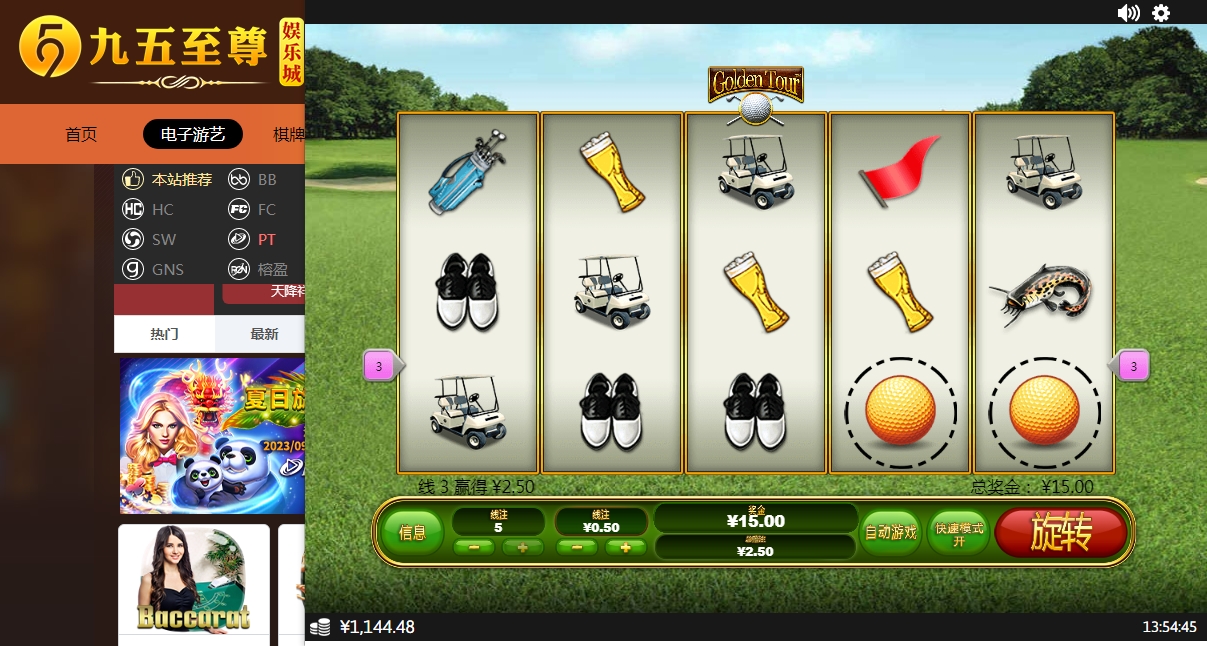This screenshot has width=1207, height=646.
Task: Start 自动游戏 auto play
Action: click(x=890, y=532)
